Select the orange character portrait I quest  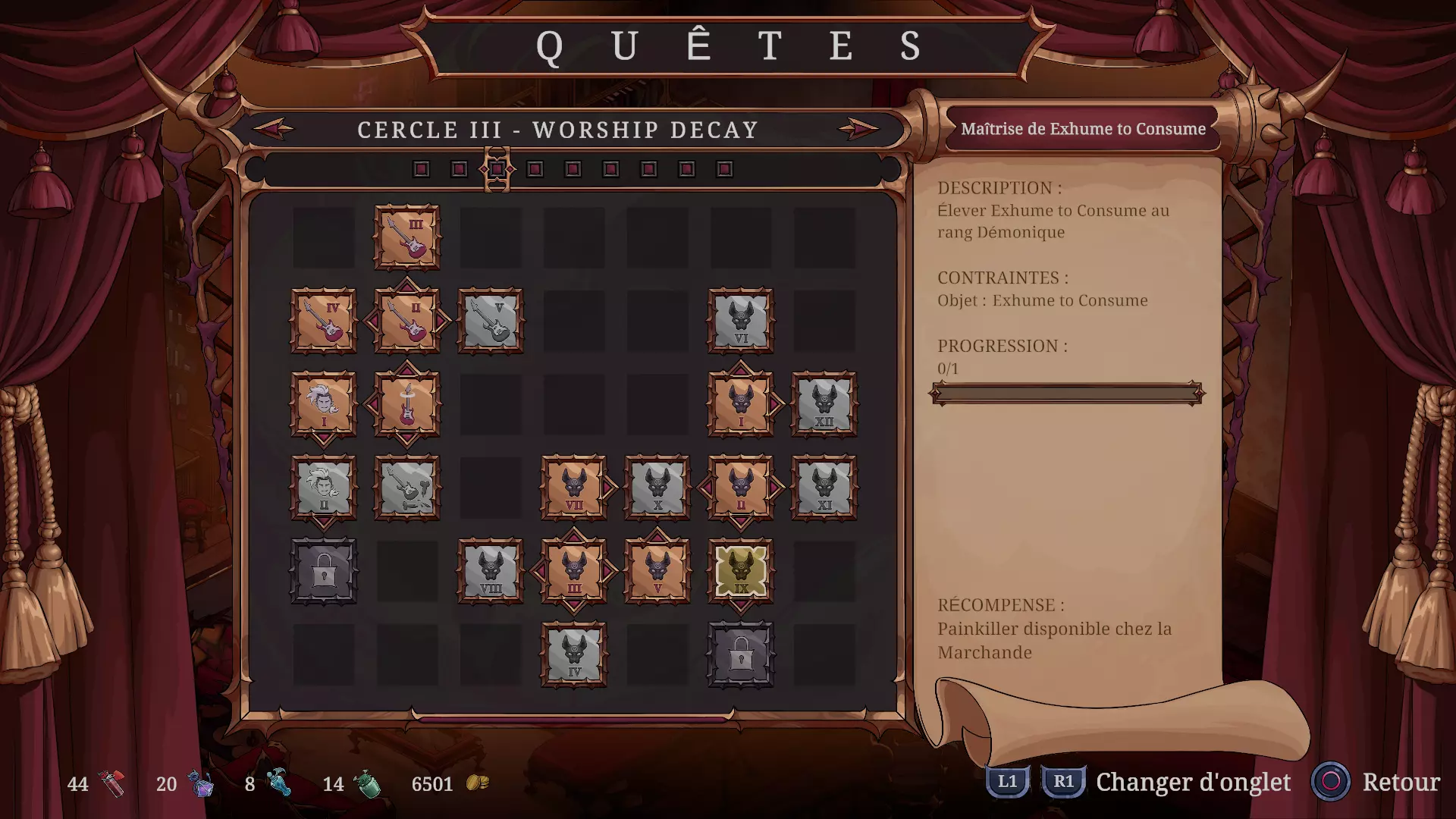324,404
